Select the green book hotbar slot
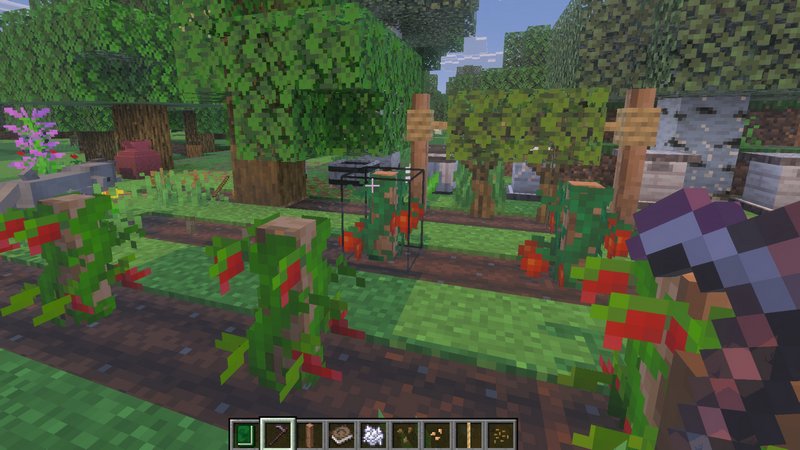Viewport: 800px width, 450px height. pyautogui.click(x=245, y=434)
